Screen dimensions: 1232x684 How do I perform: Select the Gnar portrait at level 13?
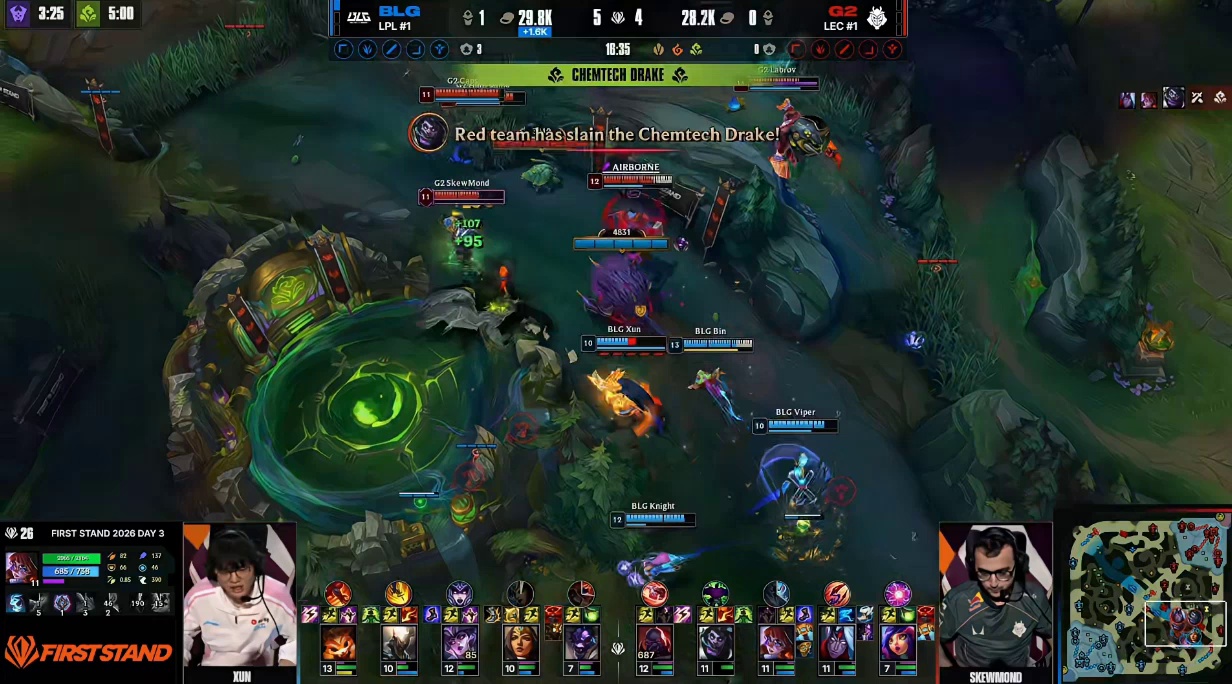pos(338,642)
